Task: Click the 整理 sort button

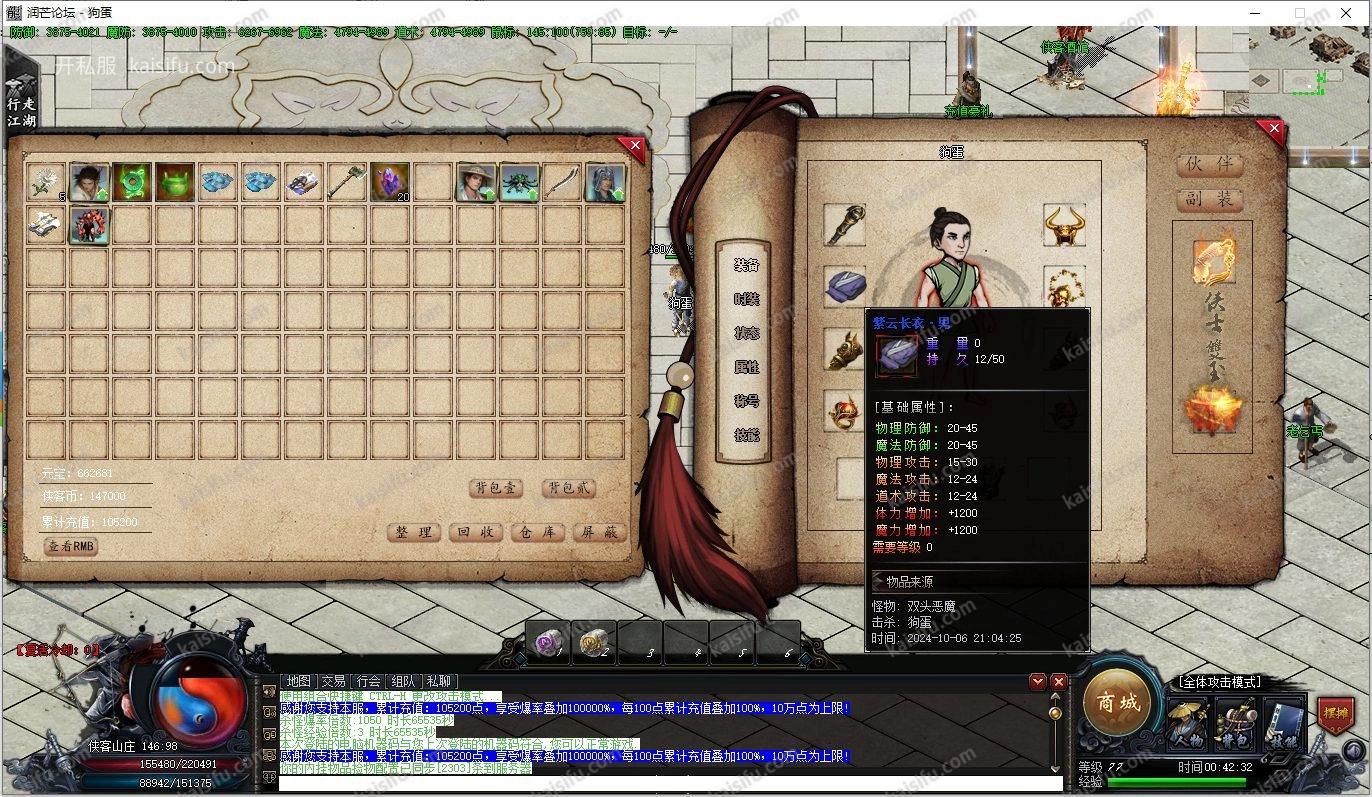Action: point(414,532)
